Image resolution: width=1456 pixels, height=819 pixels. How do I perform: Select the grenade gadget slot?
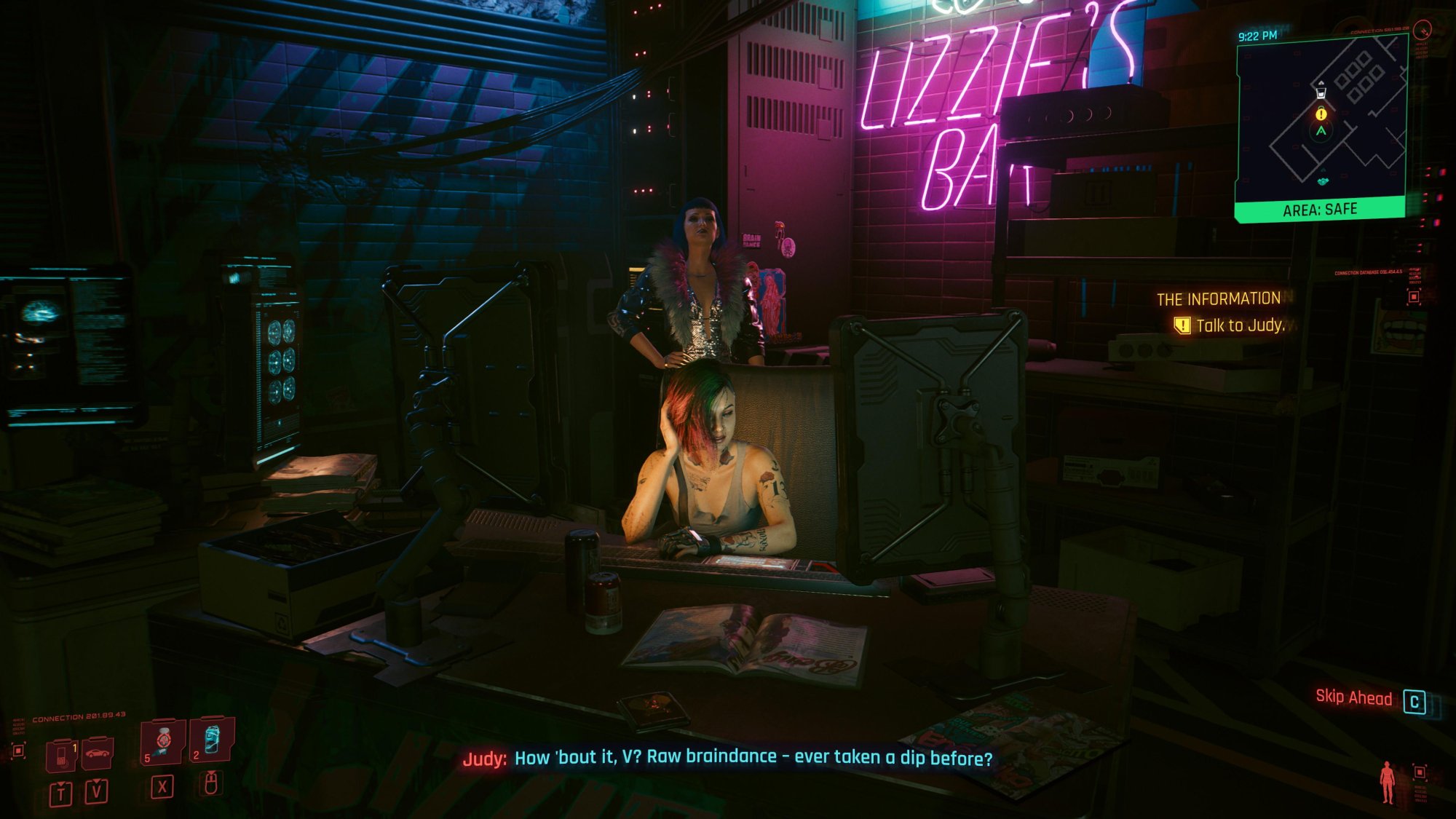pyautogui.click(x=163, y=742)
